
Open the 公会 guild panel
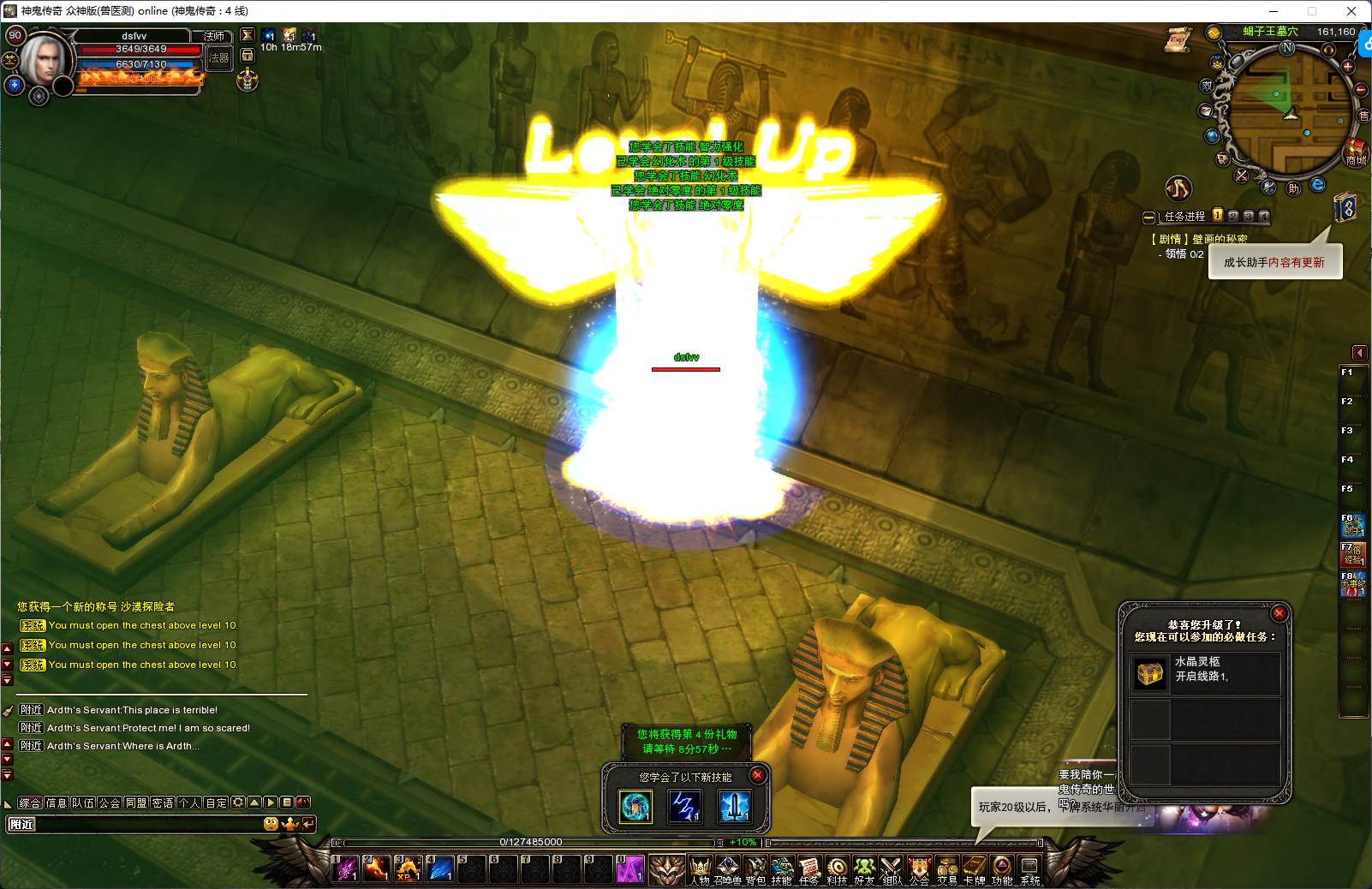point(919,870)
